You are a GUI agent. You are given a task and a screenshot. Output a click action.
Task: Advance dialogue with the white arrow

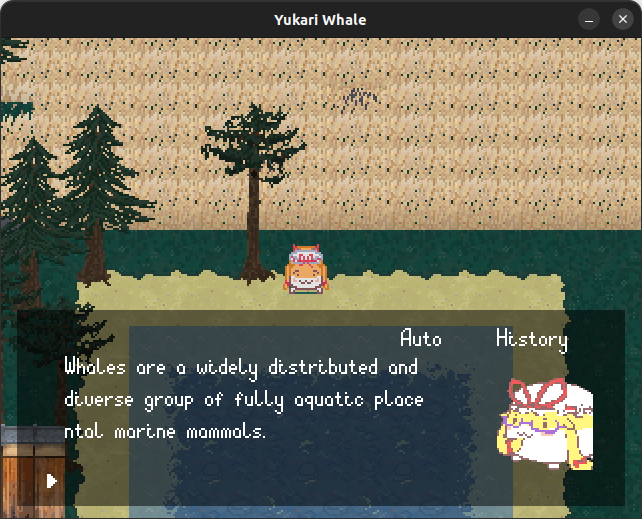(52, 480)
